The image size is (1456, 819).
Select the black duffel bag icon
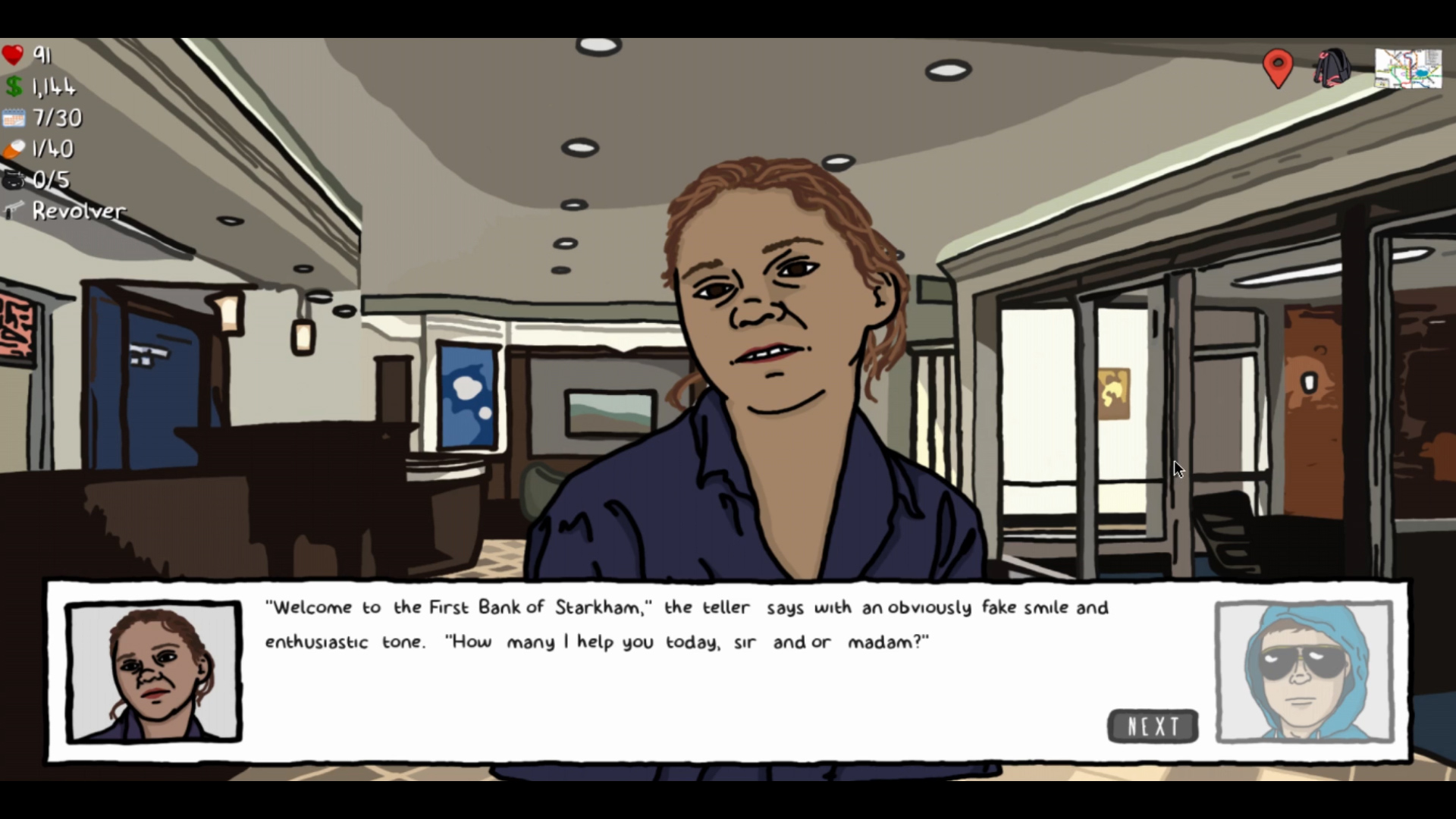13,180
